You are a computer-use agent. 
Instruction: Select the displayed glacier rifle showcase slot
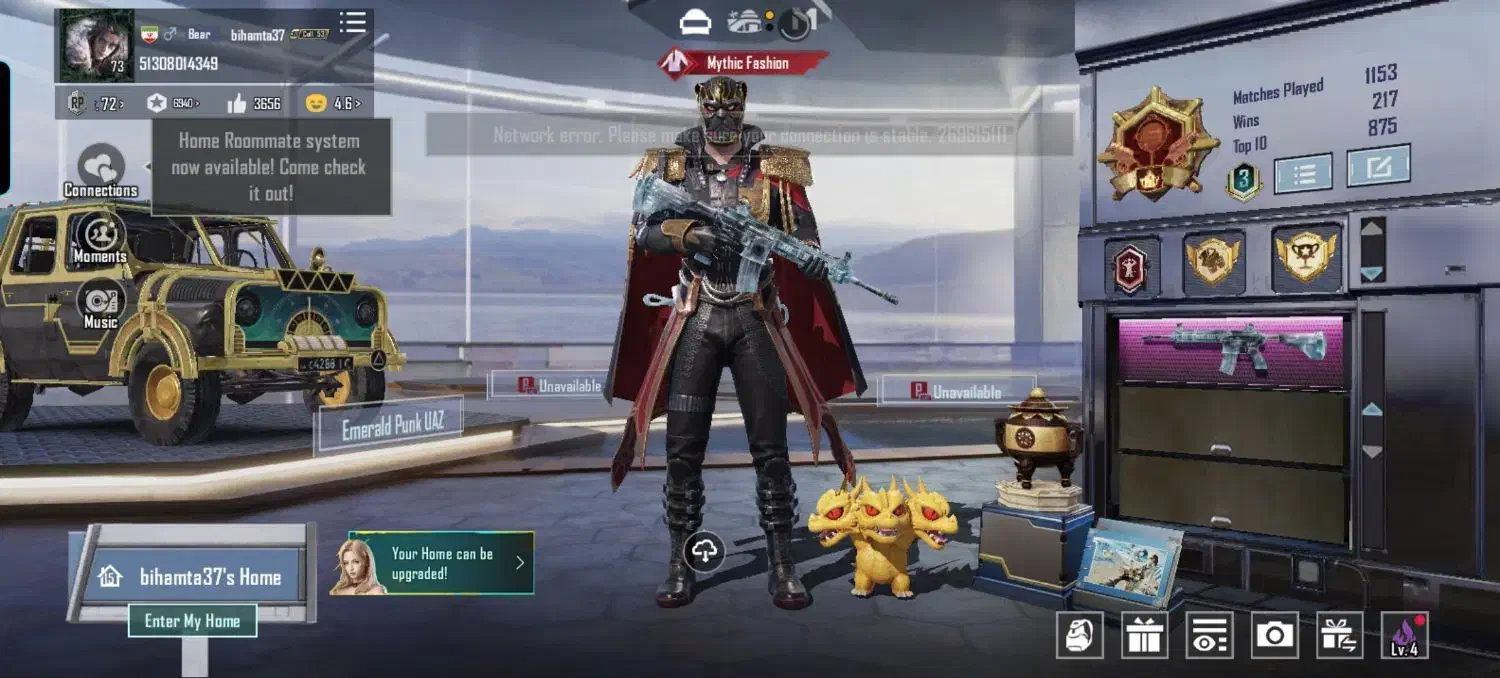coord(1232,349)
